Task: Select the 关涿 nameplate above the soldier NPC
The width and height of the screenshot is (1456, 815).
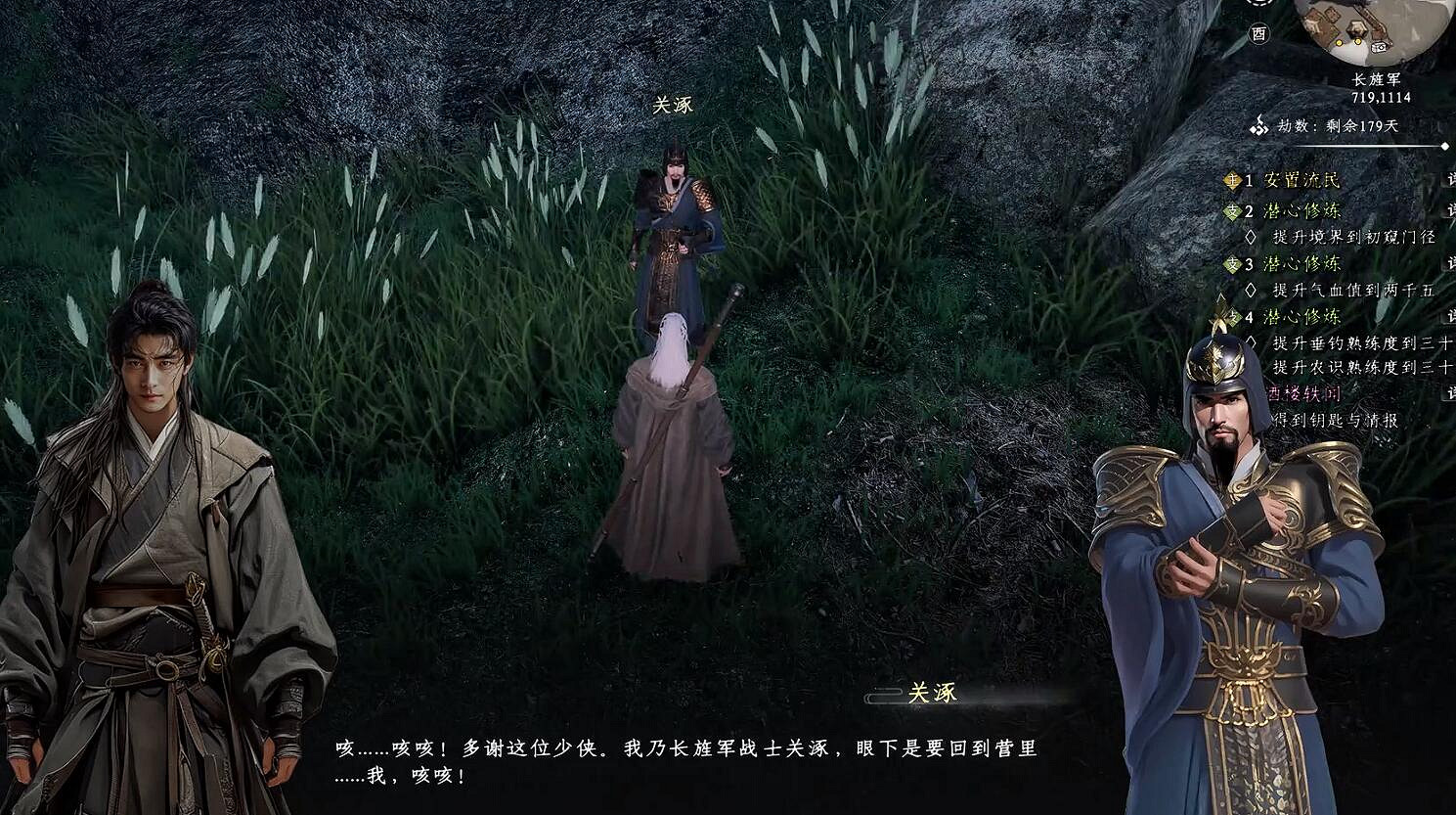Action: click(674, 103)
